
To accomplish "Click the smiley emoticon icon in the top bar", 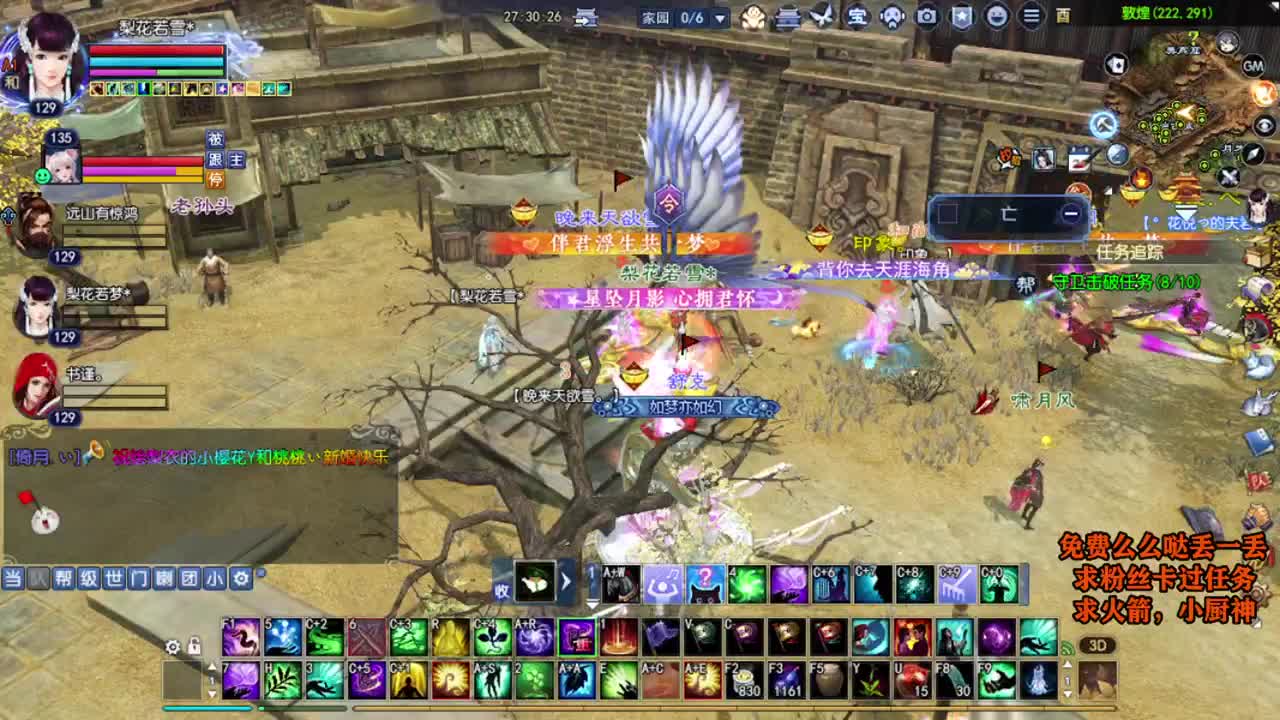I will (997, 16).
